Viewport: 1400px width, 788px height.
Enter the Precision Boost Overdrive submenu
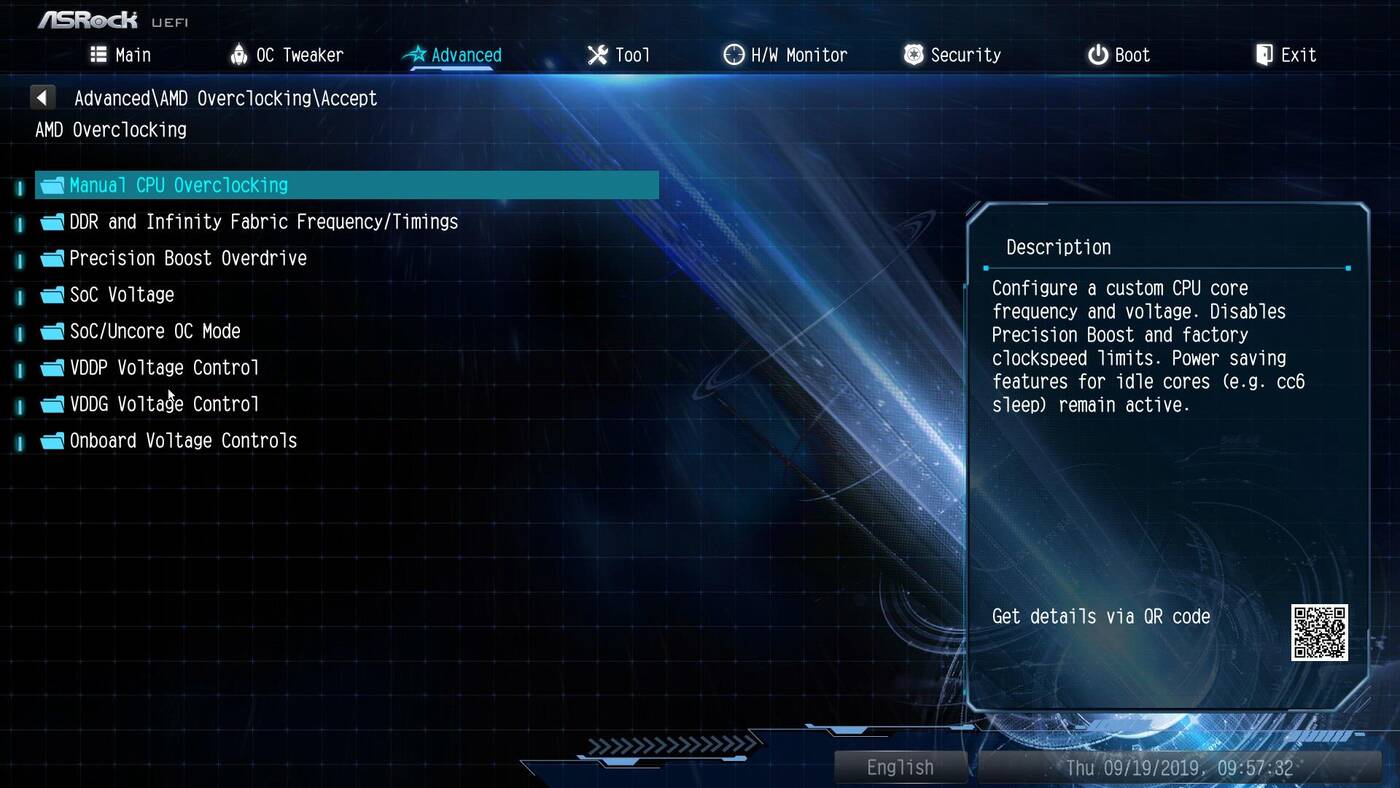click(187, 258)
